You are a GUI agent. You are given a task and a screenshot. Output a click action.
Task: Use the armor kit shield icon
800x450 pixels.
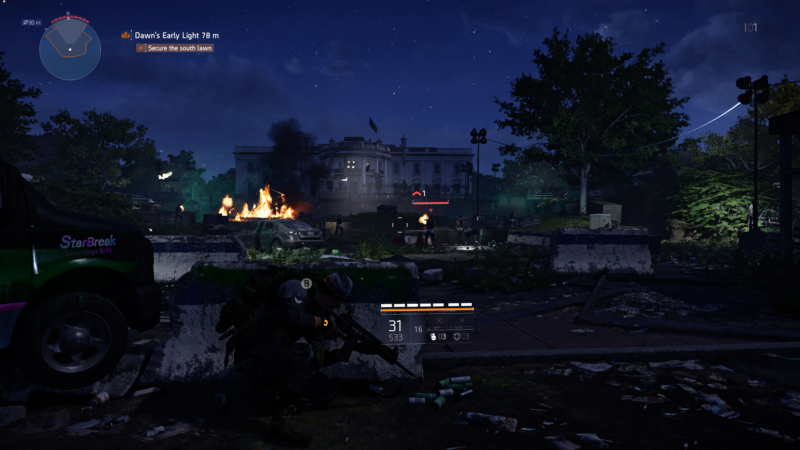(x=457, y=337)
